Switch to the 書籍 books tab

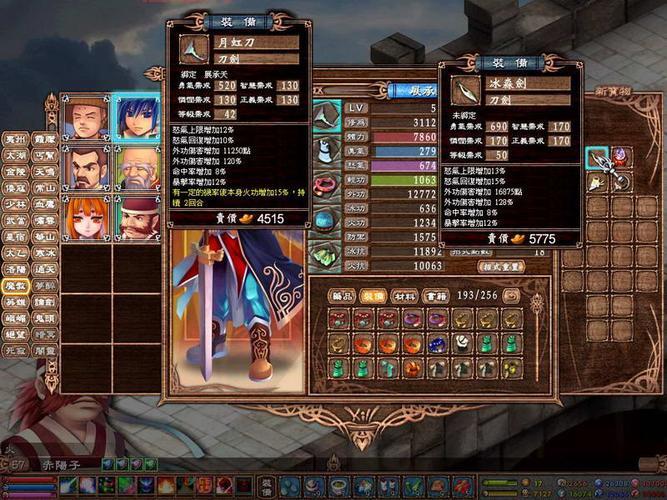[436, 296]
